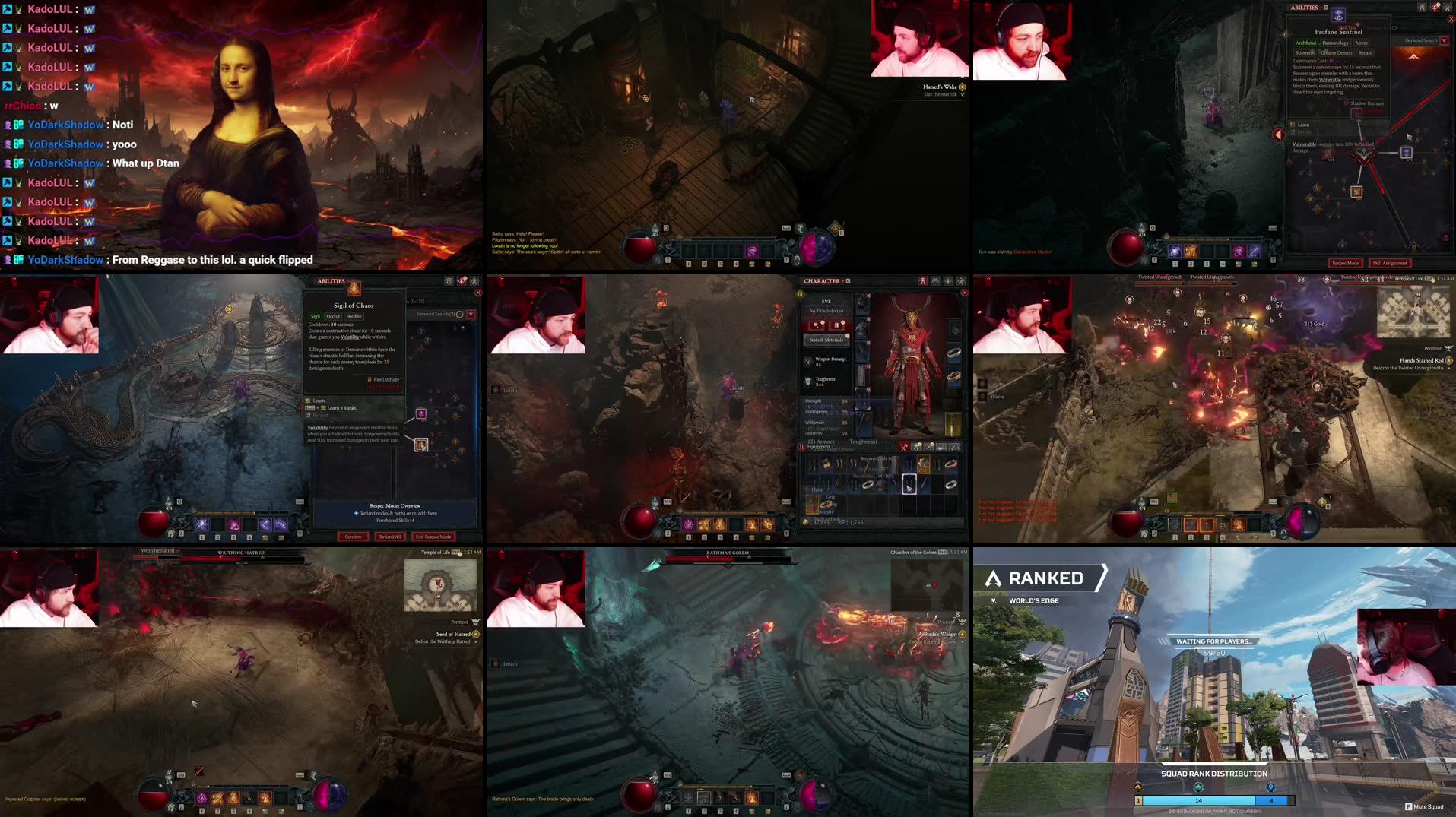Click the crossed-weapons filter icon above the equipment grid
Image resolution: width=1456 pixels, height=817 pixels.
click(903, 446)
